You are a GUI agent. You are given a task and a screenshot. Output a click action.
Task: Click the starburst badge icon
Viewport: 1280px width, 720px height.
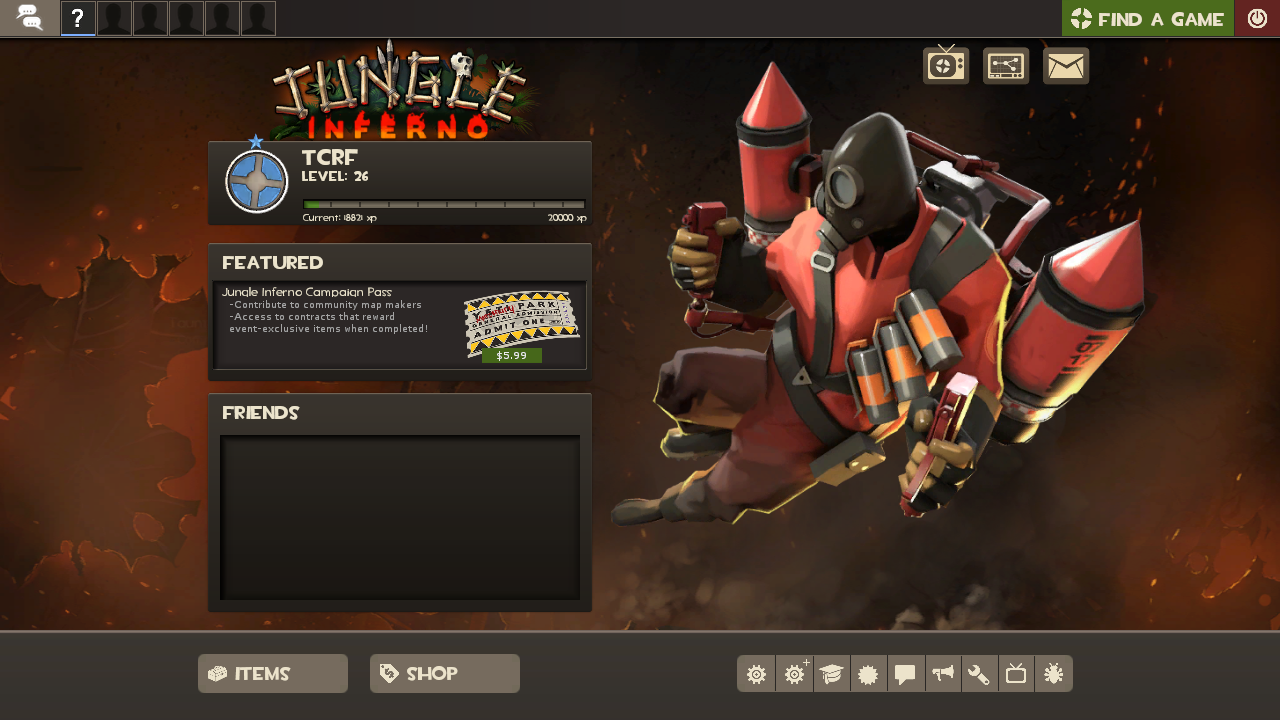click(x=868, y=674)
